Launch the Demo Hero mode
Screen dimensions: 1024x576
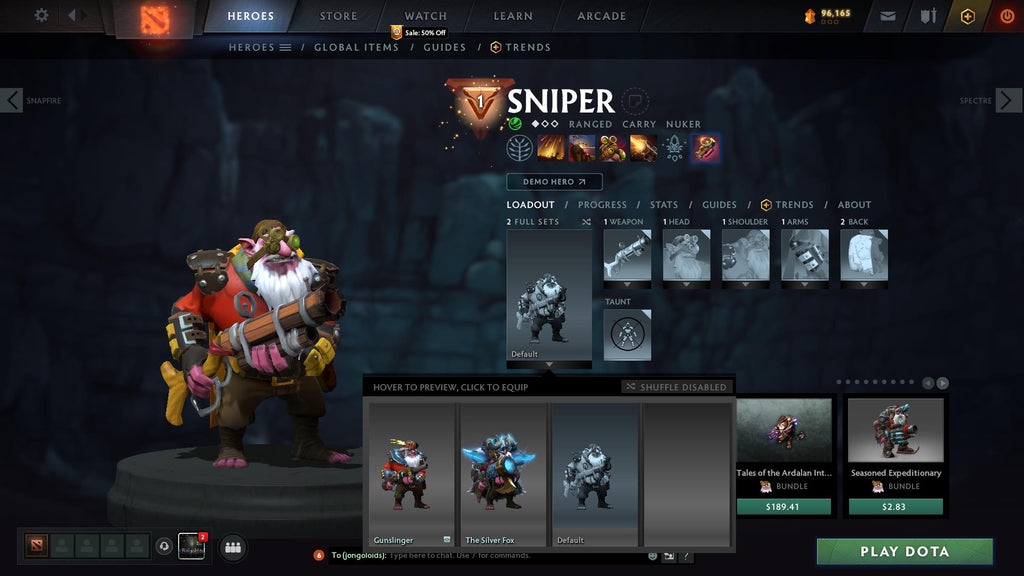[x=554, y=182]
